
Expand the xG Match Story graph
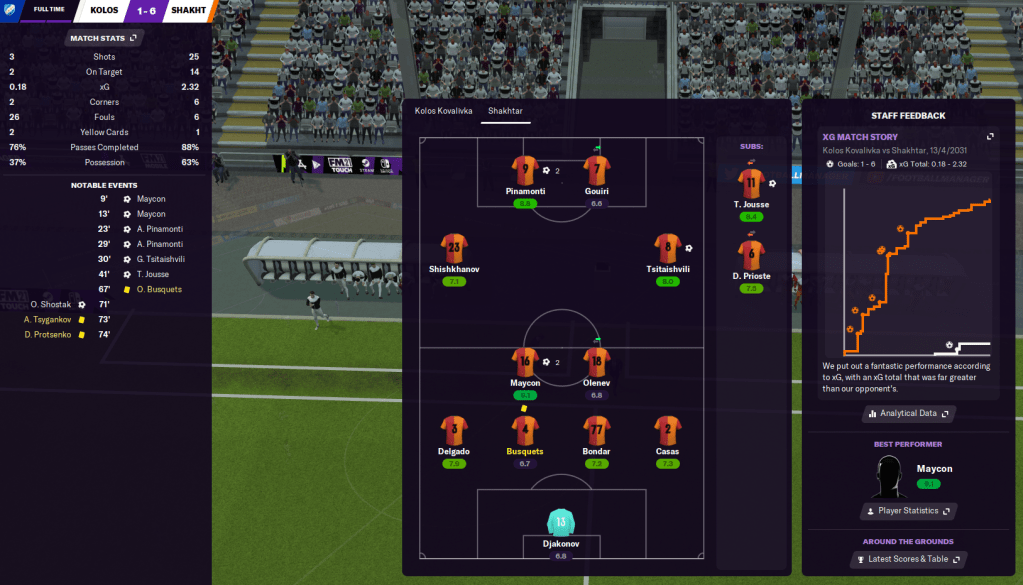point(990,137)
